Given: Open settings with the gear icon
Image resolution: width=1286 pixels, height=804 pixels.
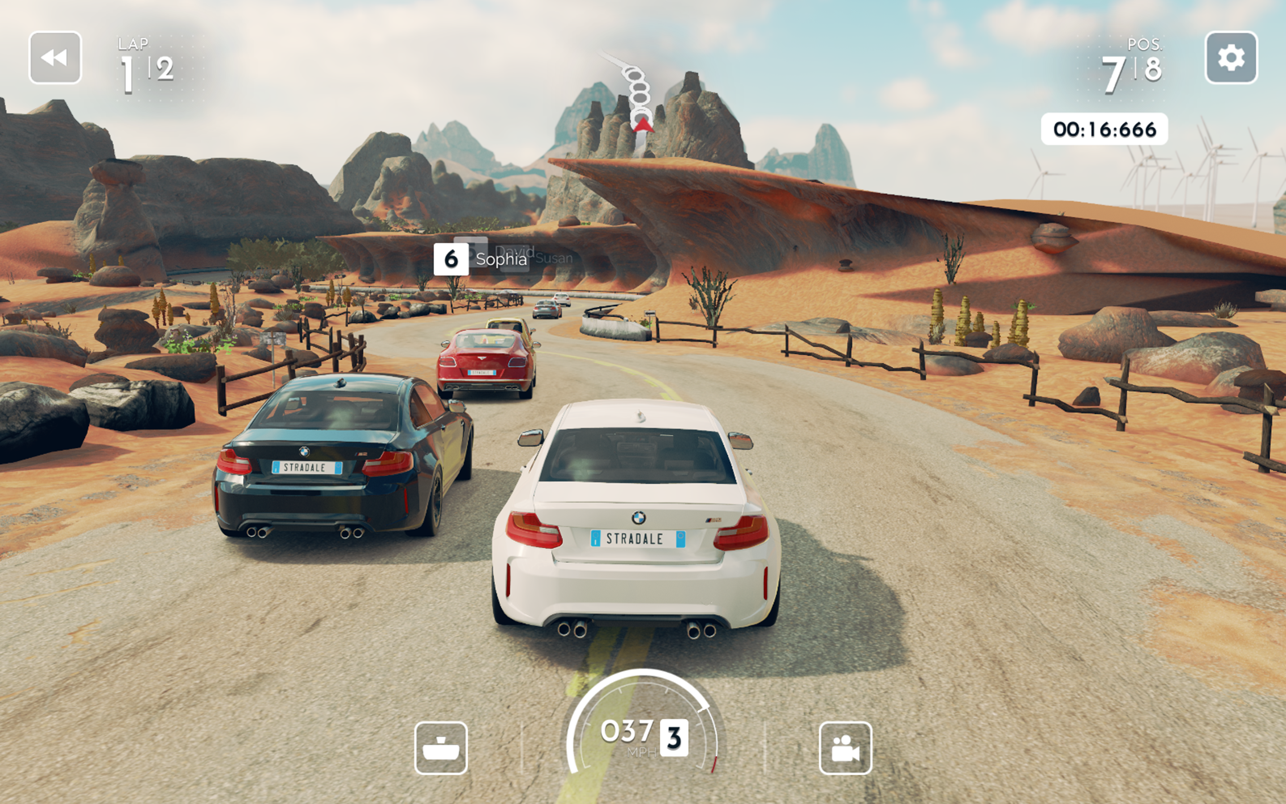Looking at the screenshot, I should 1231,58.
